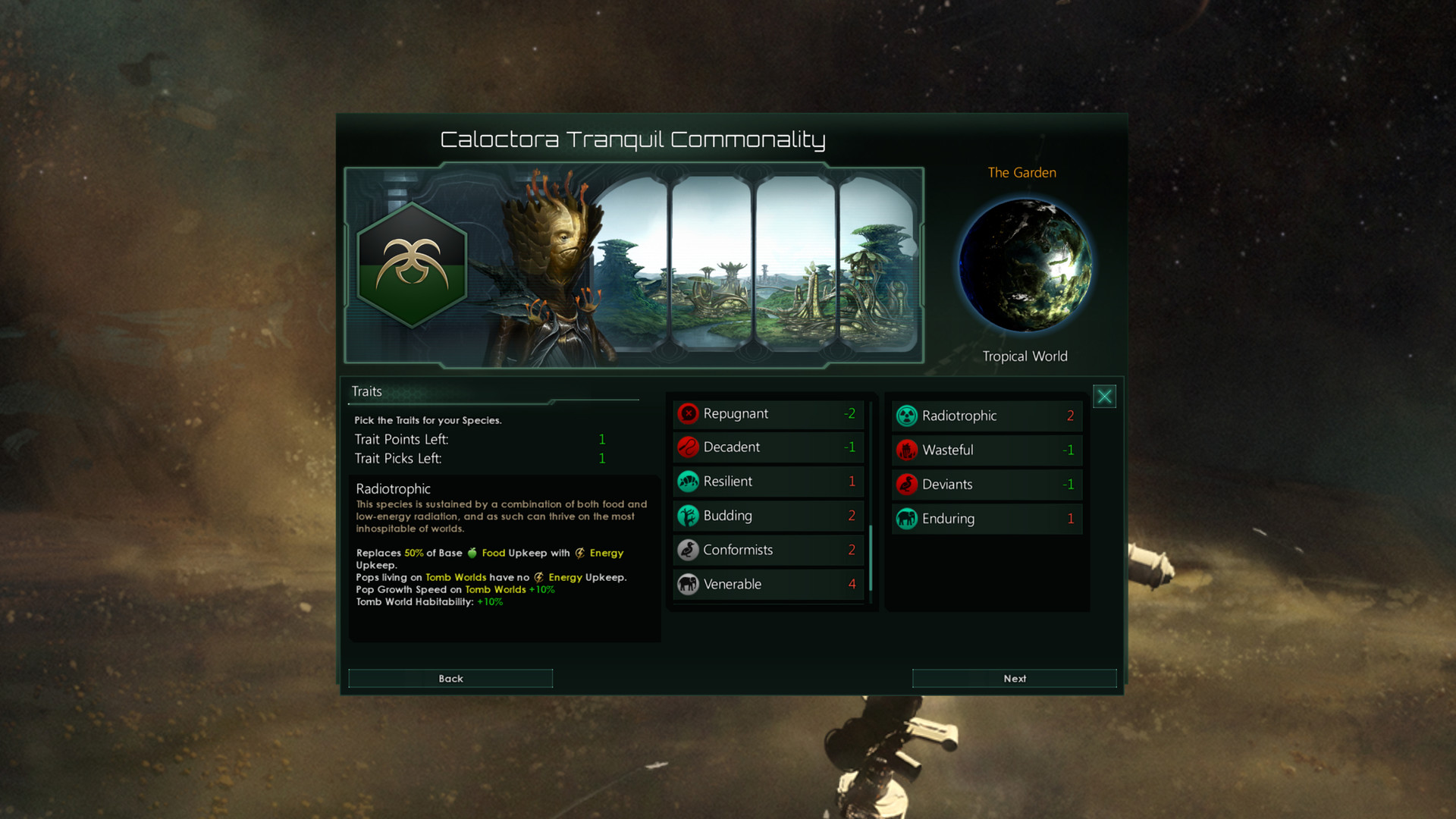Remove the Deviants trait from selection

986,484
